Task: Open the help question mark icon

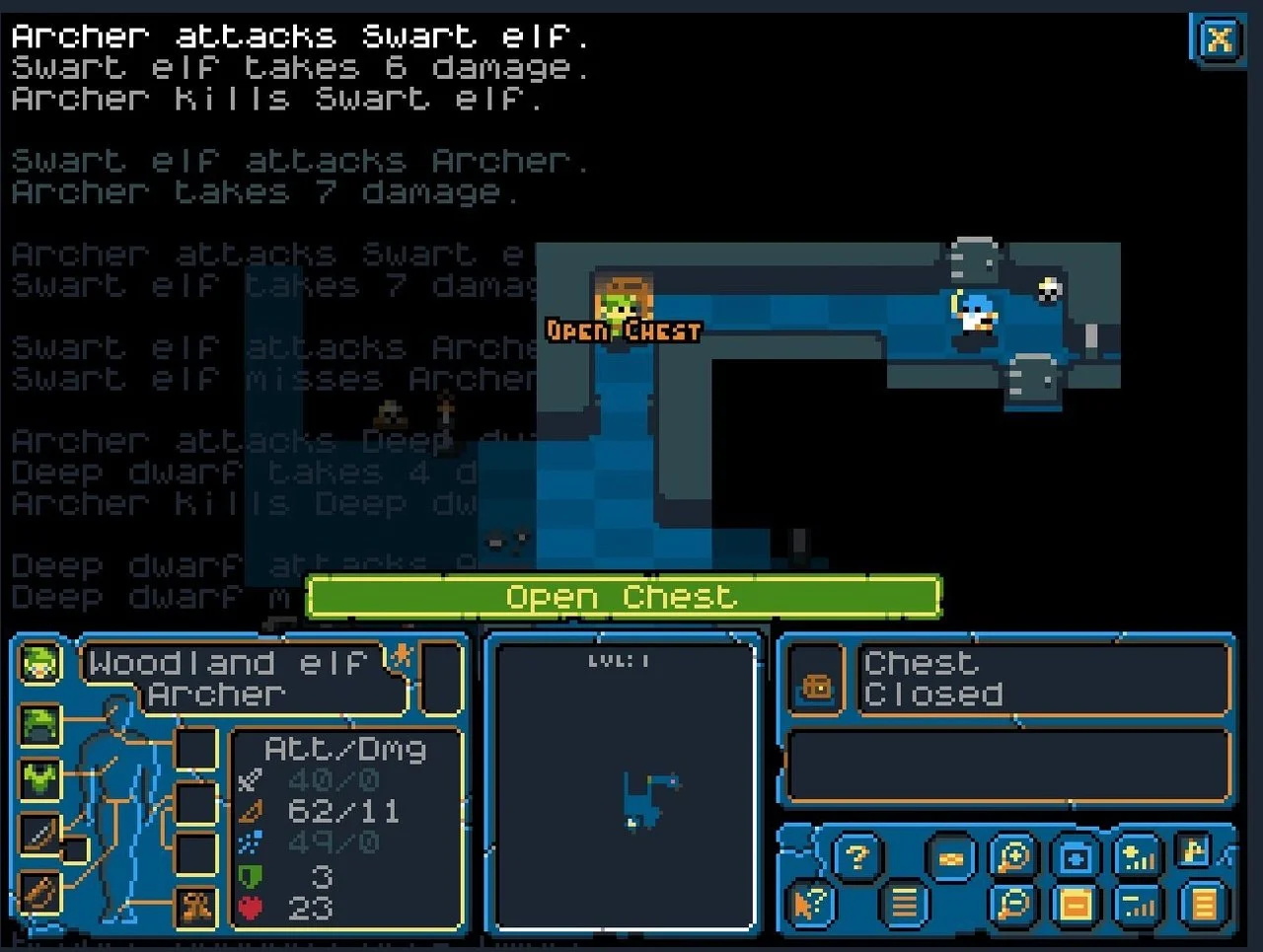Action: 856,856
